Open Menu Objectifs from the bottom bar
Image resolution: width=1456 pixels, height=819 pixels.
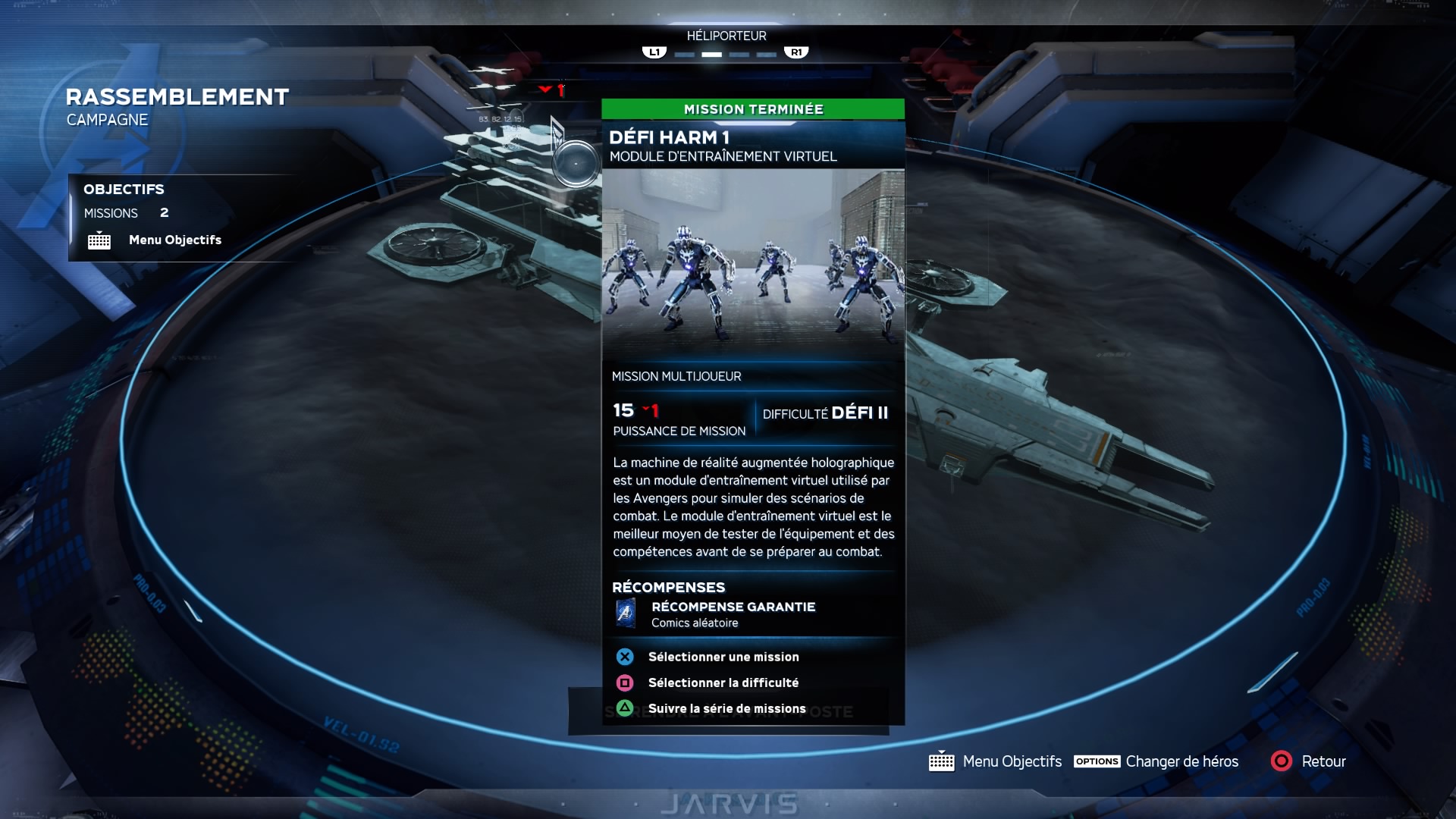(x=1011, y=761)
